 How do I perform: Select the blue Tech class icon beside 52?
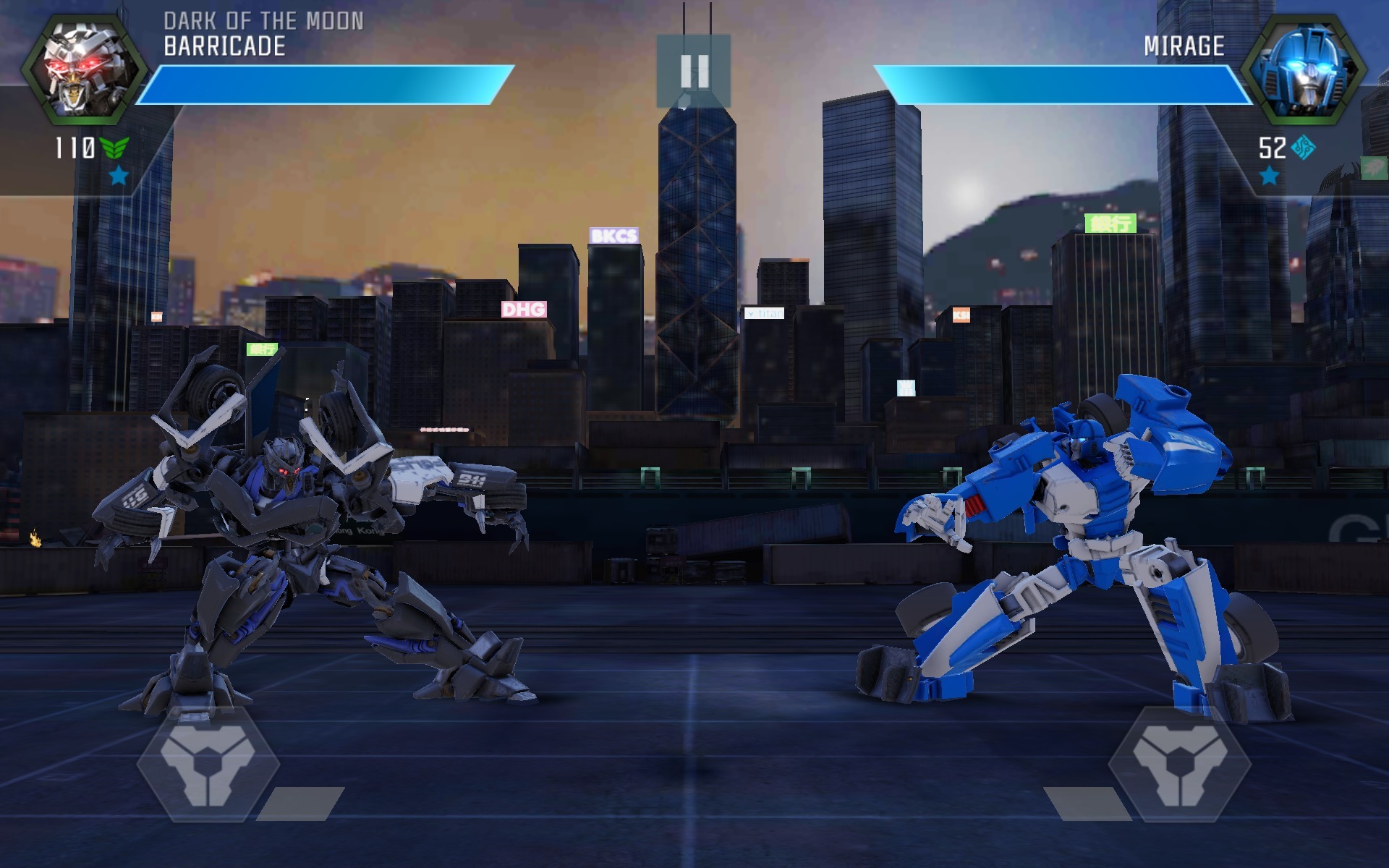(x=1302, y=148)
